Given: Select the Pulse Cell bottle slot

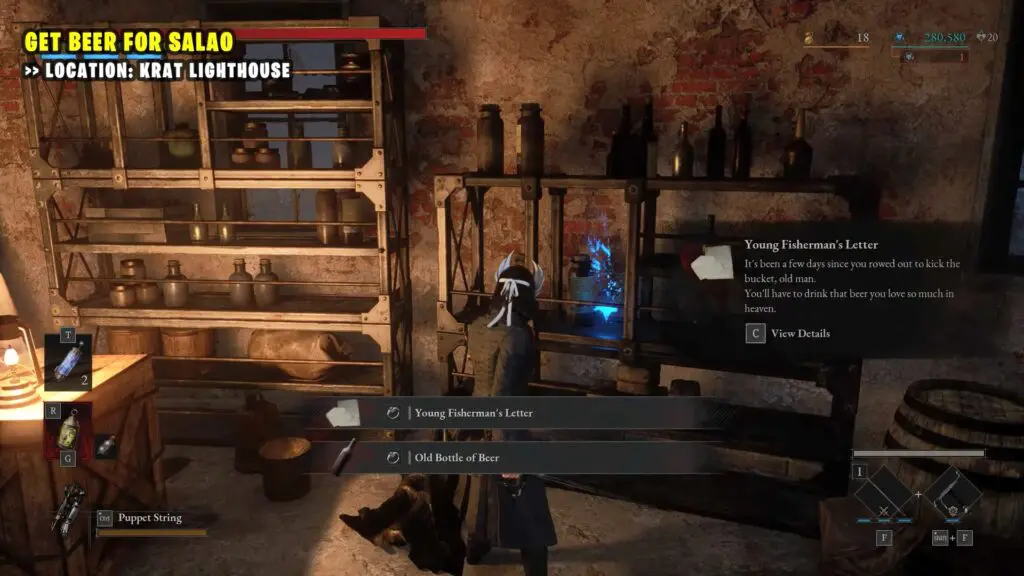Looking at the screenshot, I should point(68,430).
